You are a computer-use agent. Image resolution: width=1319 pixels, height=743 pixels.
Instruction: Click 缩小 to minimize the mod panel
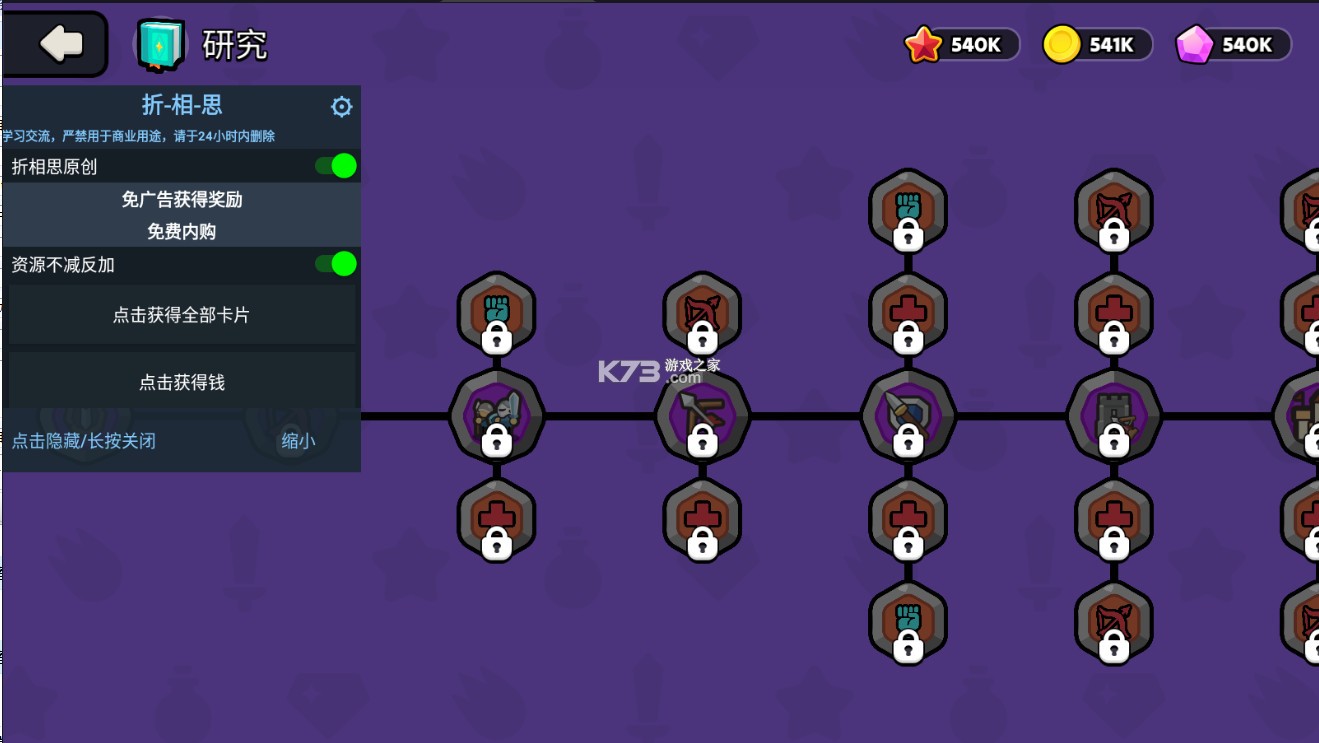tap(298, 441)
